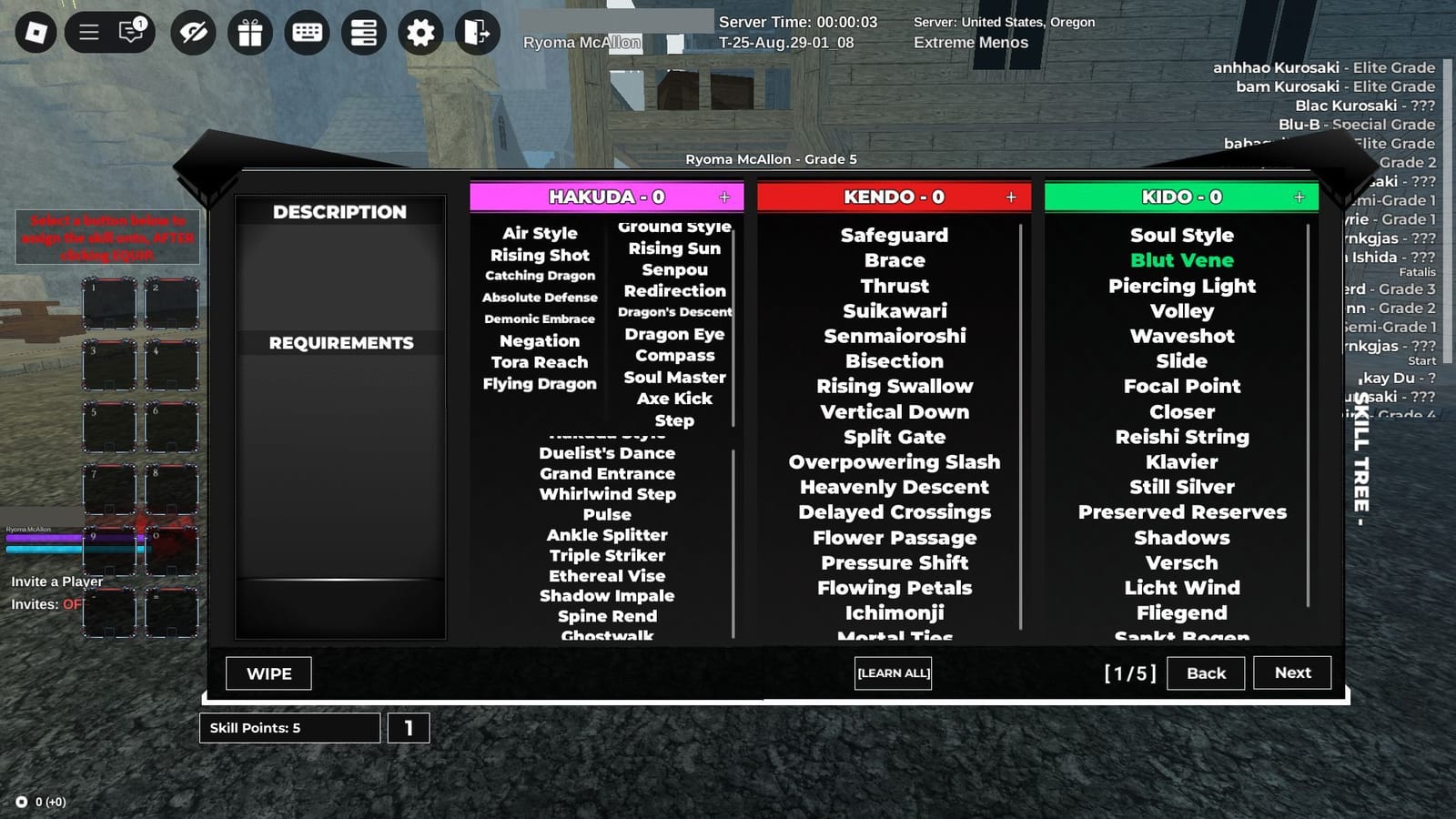1456x819 pixels.
Task: Select the learned Blut Vene skill
Action: tap(1181, 260)
